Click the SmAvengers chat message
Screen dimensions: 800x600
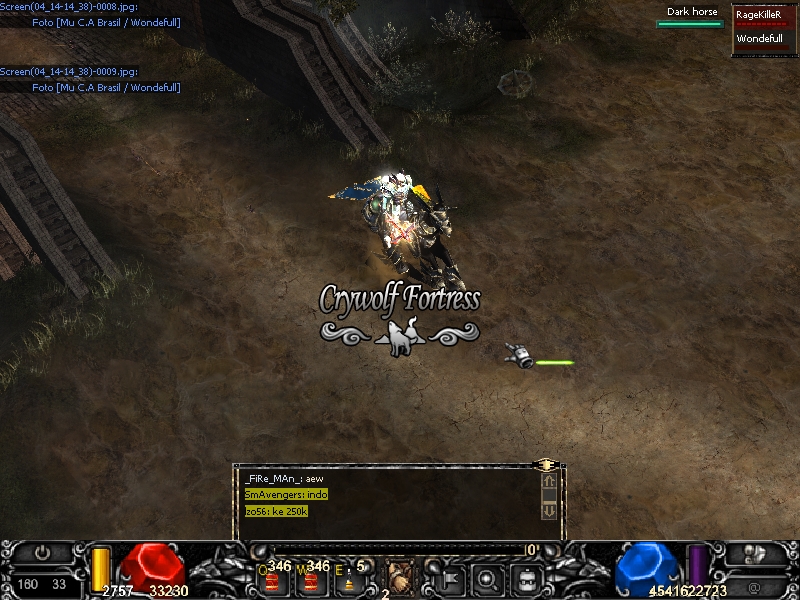click(286, 494)
